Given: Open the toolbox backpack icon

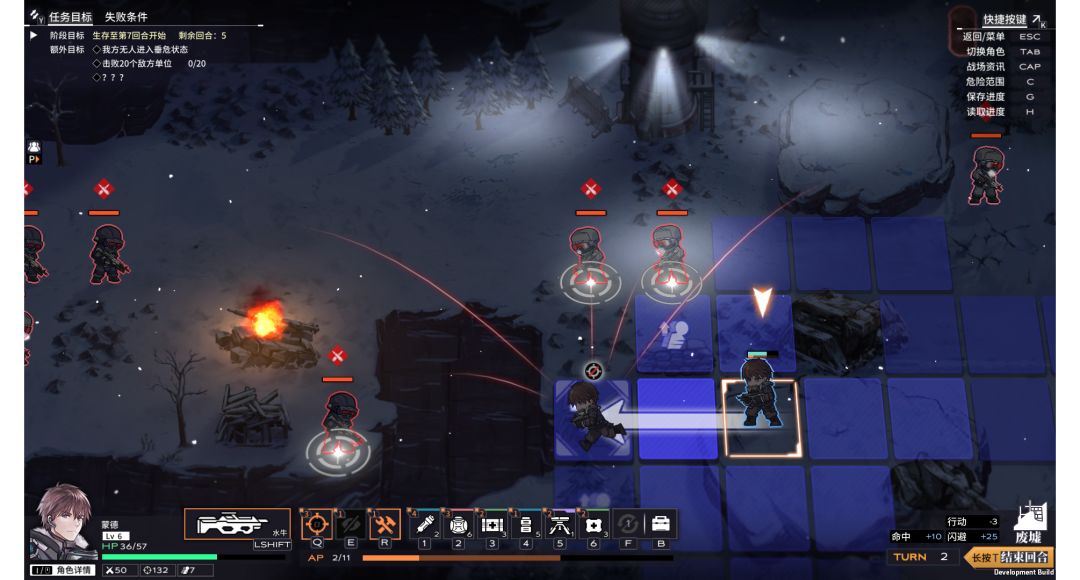Looking at the screenshot, I should tap(661, 524).
